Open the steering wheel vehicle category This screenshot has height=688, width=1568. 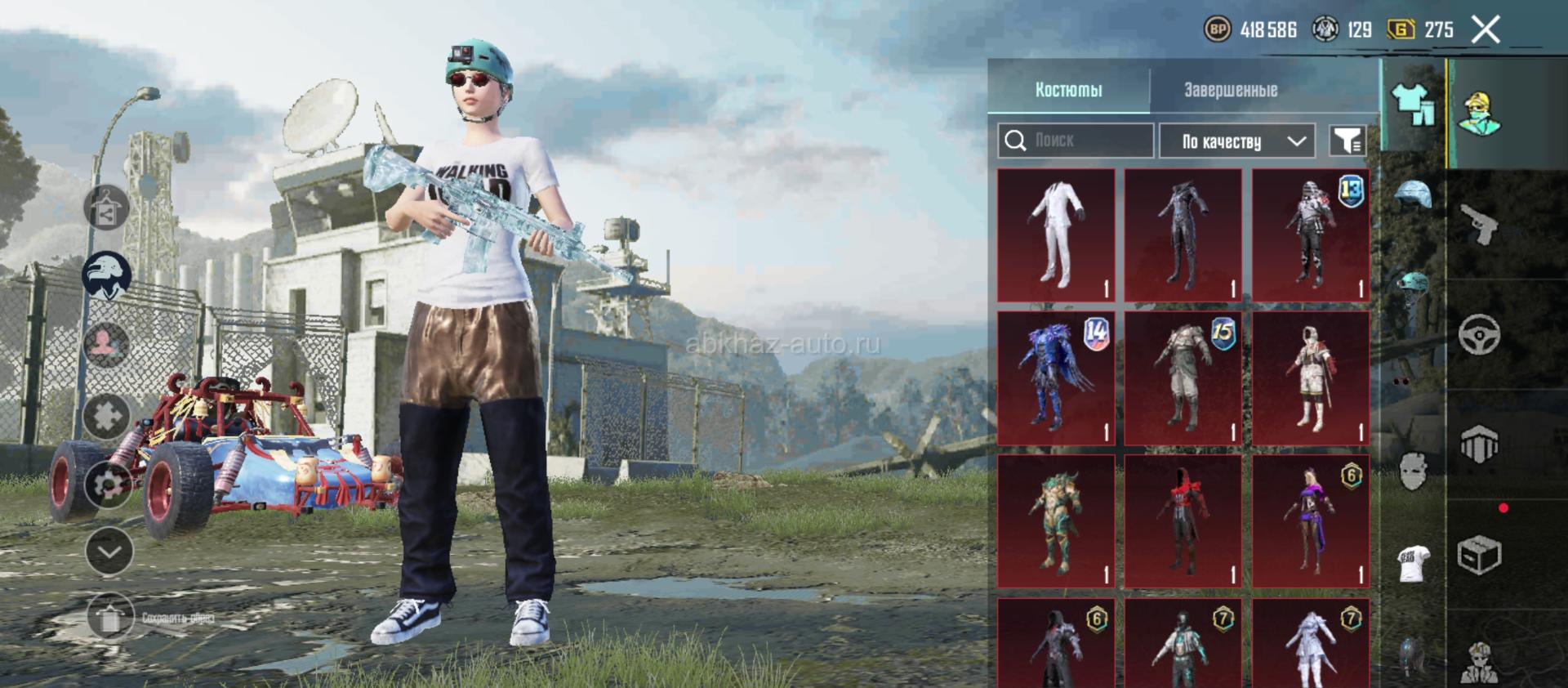click(1479, 334)
